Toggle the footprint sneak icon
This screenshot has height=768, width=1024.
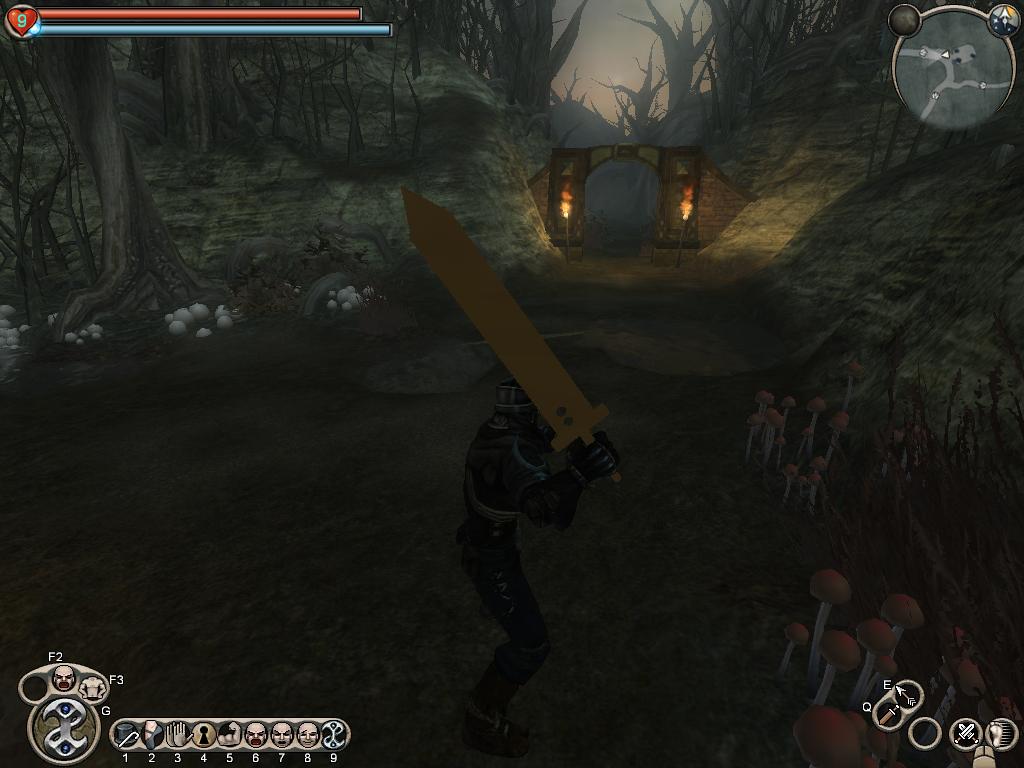1002,733
